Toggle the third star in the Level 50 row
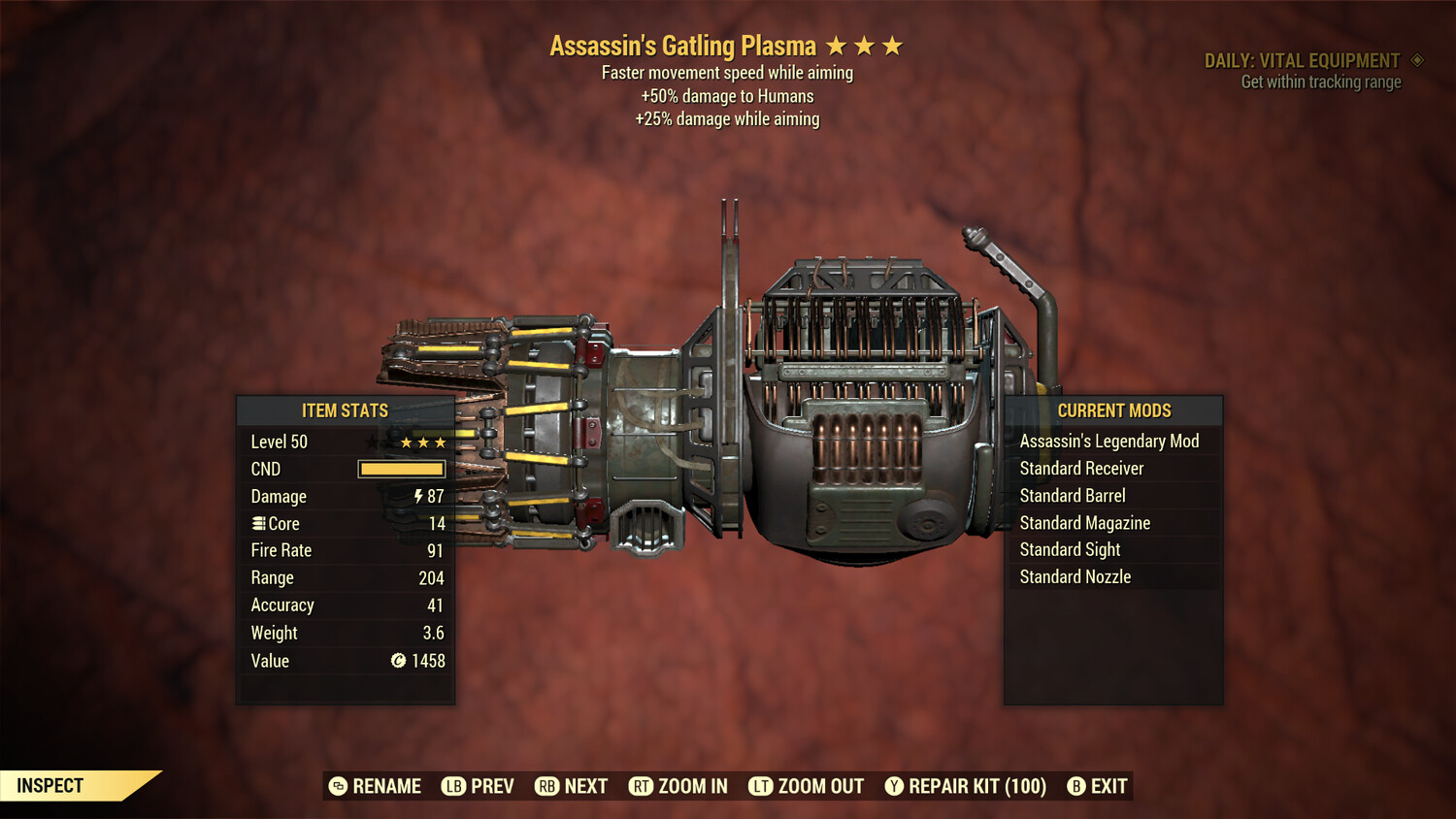The height and width of the screenshot is (819, 1456). tap(442, 442)
